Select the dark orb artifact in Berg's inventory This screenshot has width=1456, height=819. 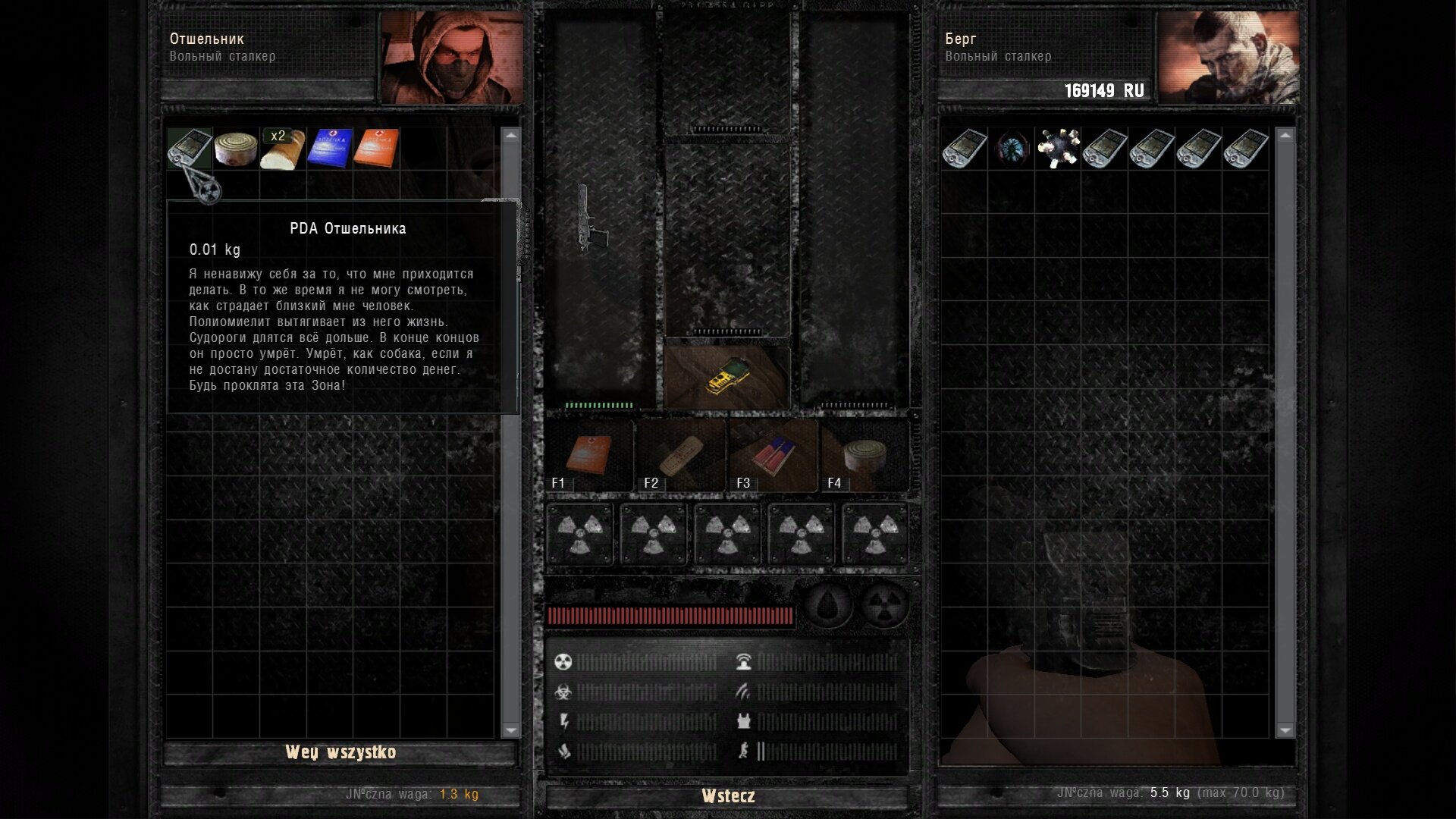pyautogui.click(x=1012, y=149)
